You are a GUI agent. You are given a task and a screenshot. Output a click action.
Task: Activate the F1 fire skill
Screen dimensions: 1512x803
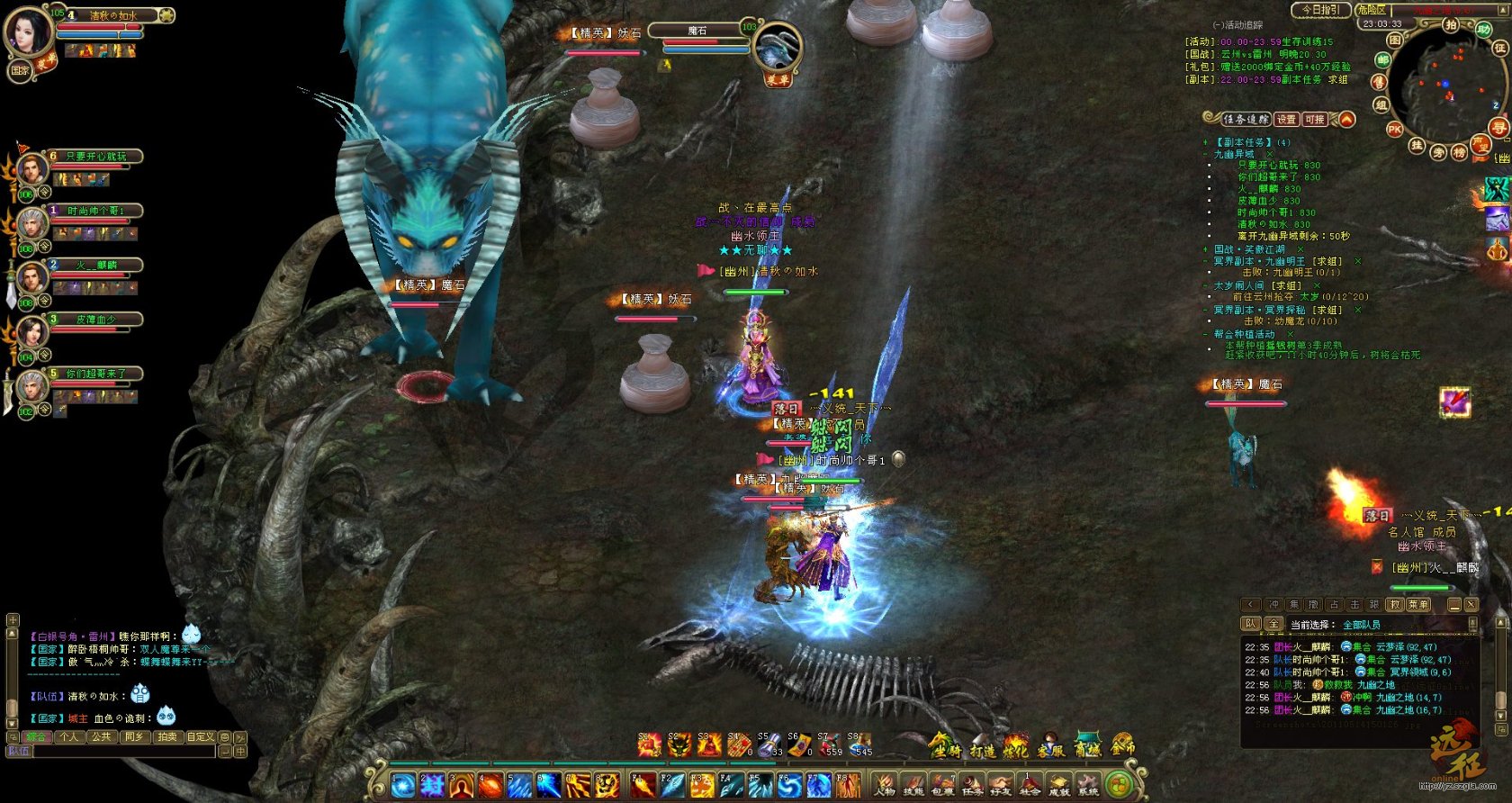[x=643, y=785]
